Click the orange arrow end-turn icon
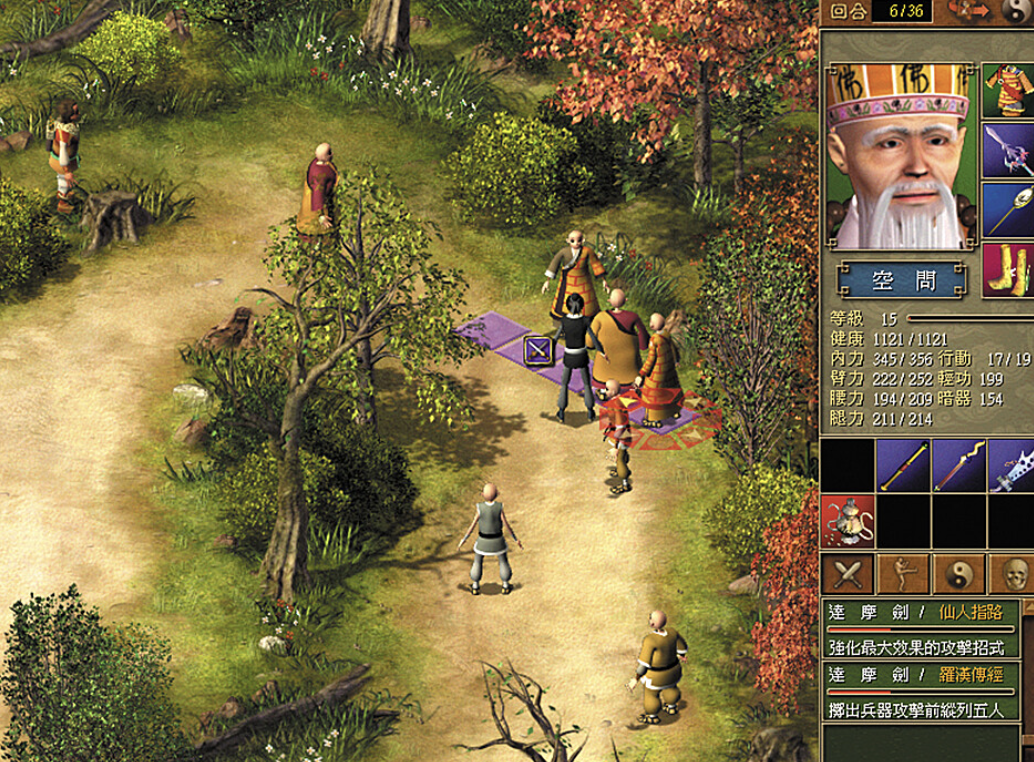 pos(969,11)
